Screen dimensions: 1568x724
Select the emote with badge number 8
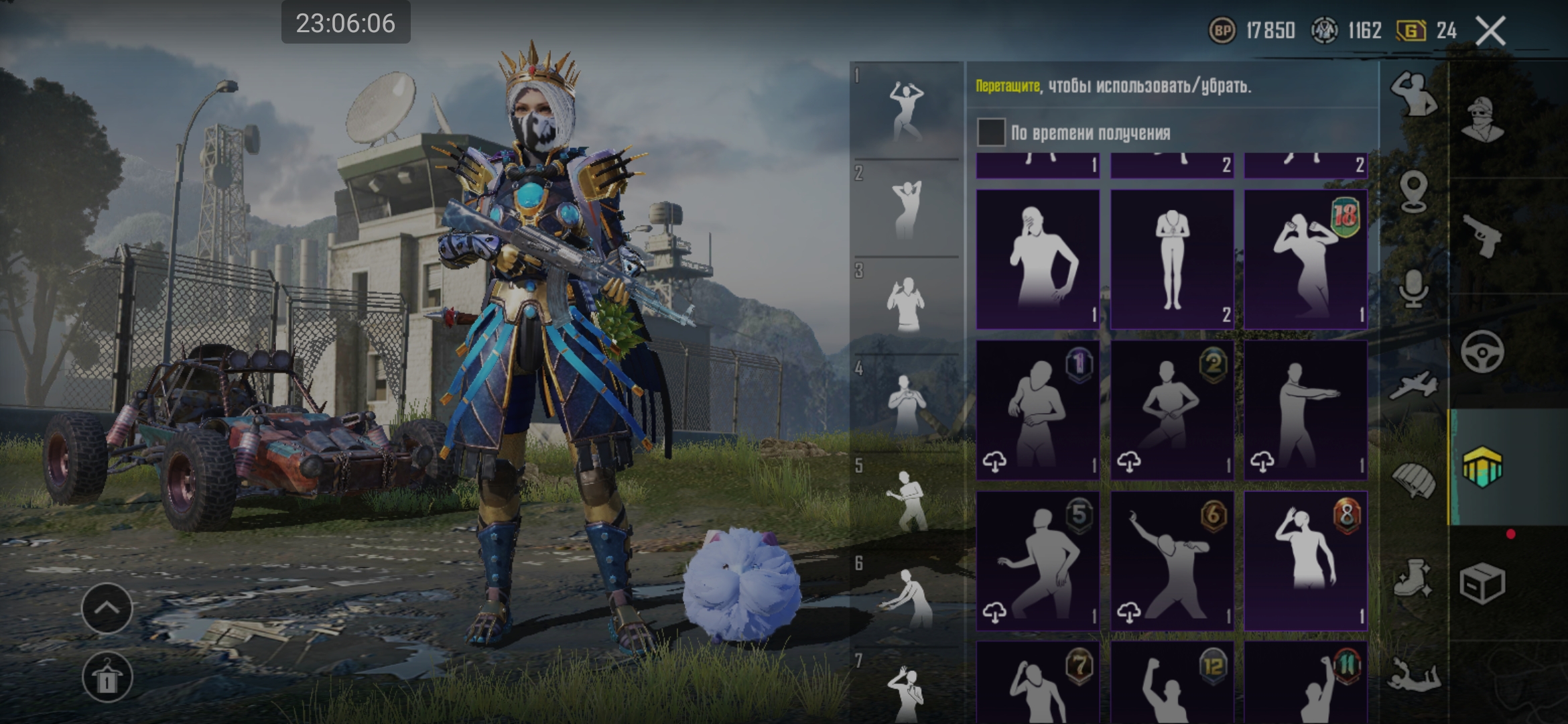tap(1305, 560)
